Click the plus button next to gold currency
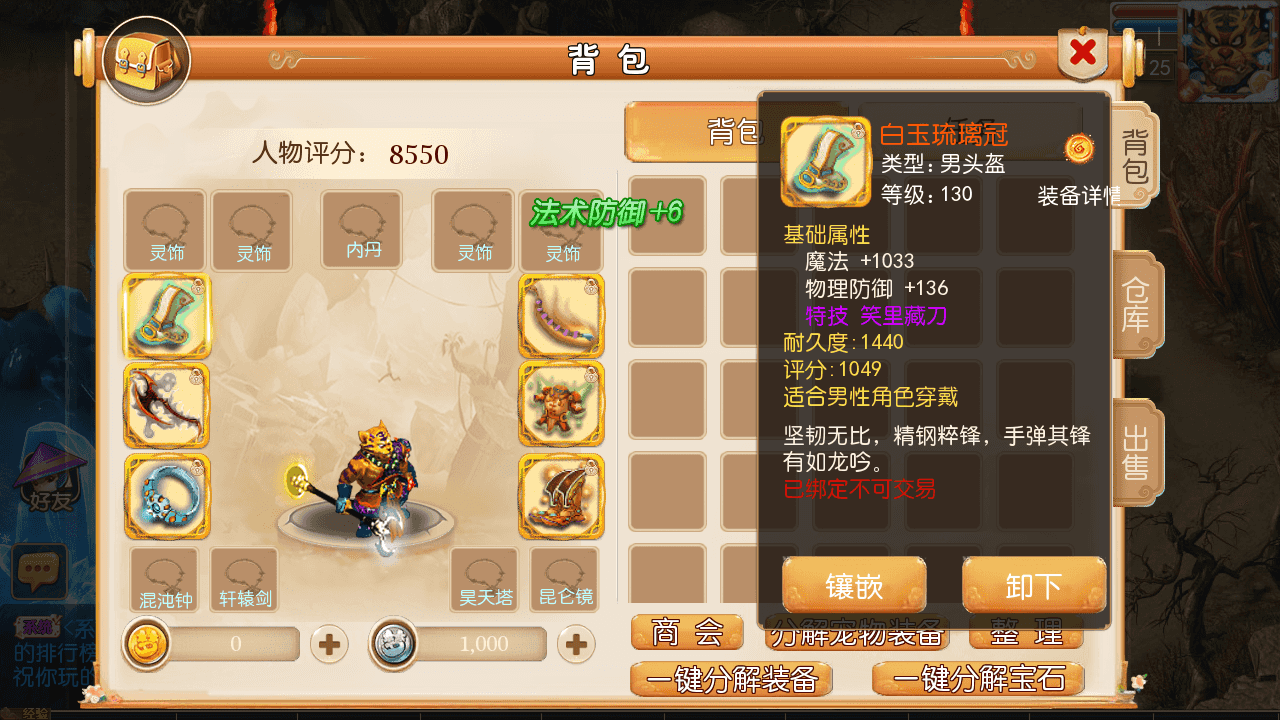Screen dimensions: 1280x720 click(330, 645)
